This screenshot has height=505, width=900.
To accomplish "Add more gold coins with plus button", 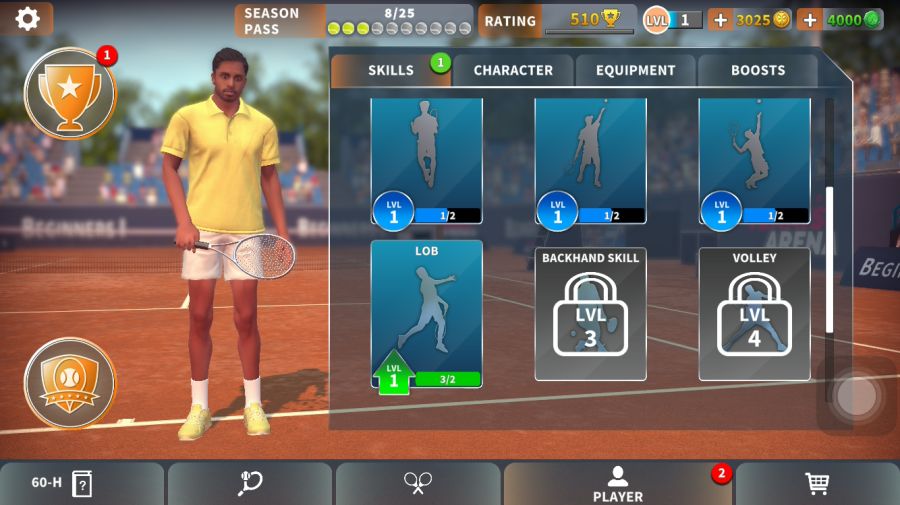I will click(720, 20).
